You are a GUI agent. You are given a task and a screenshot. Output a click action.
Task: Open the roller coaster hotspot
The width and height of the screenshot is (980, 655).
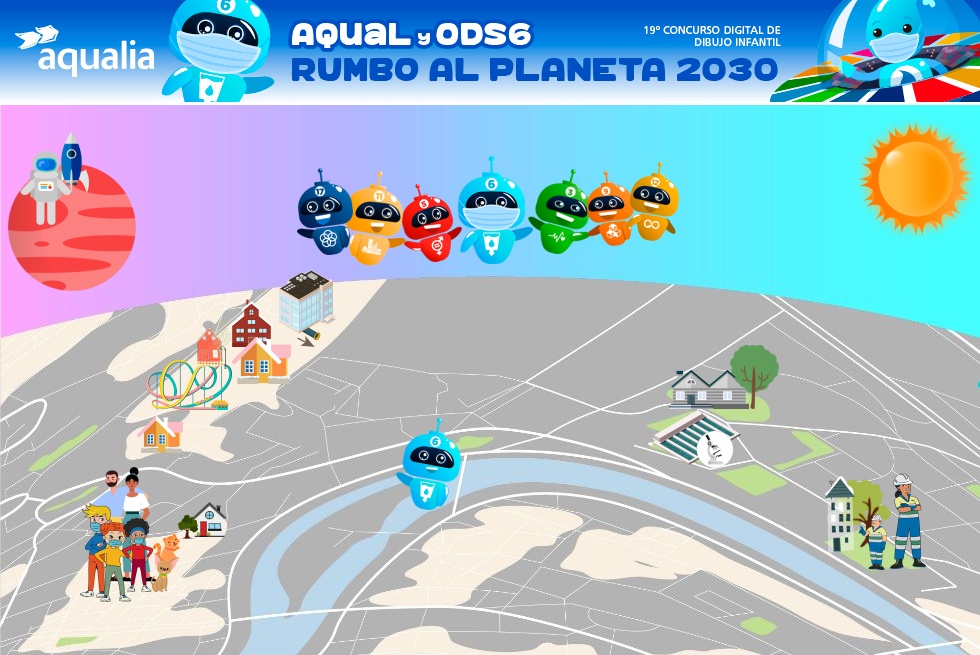tap(190, 383)
